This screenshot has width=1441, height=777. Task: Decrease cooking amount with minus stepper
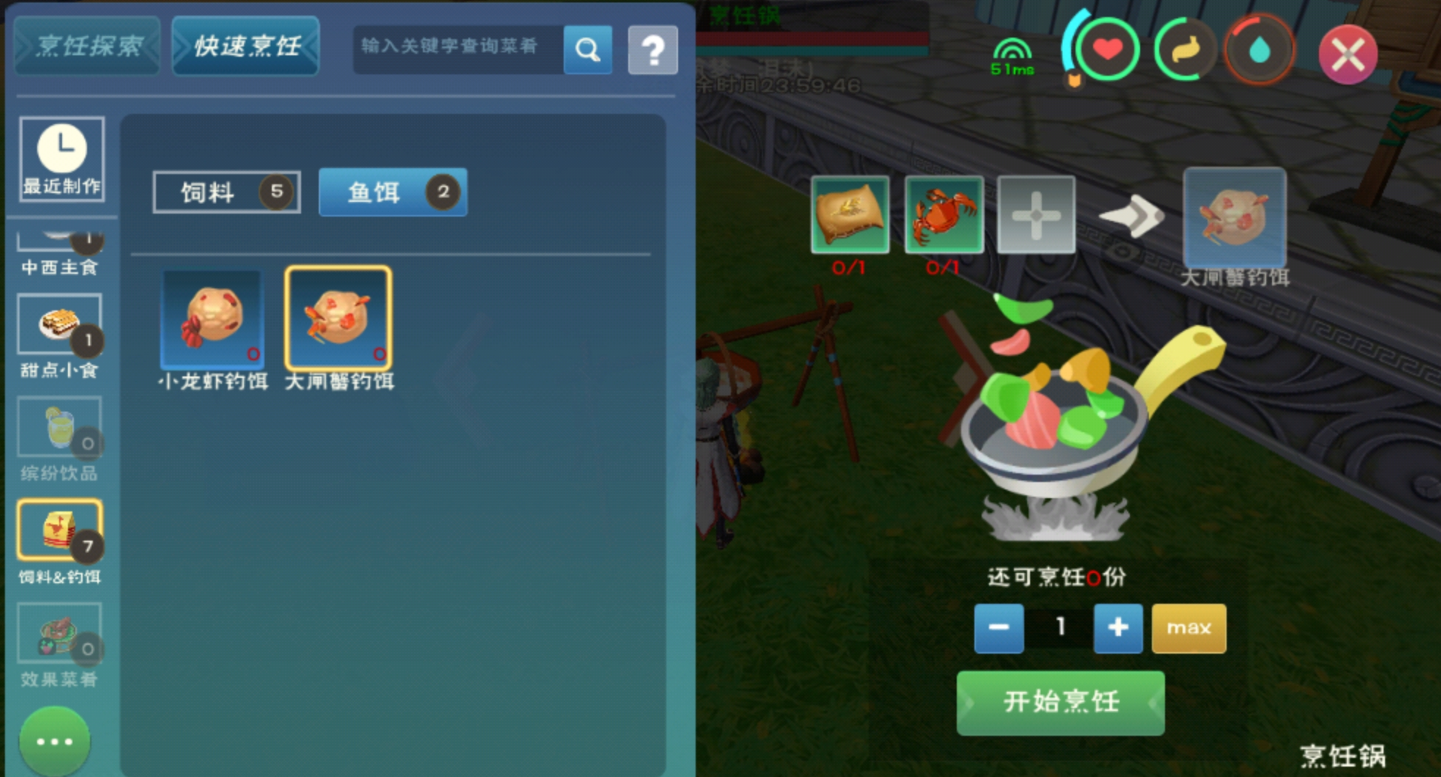(x=998, y=628)
